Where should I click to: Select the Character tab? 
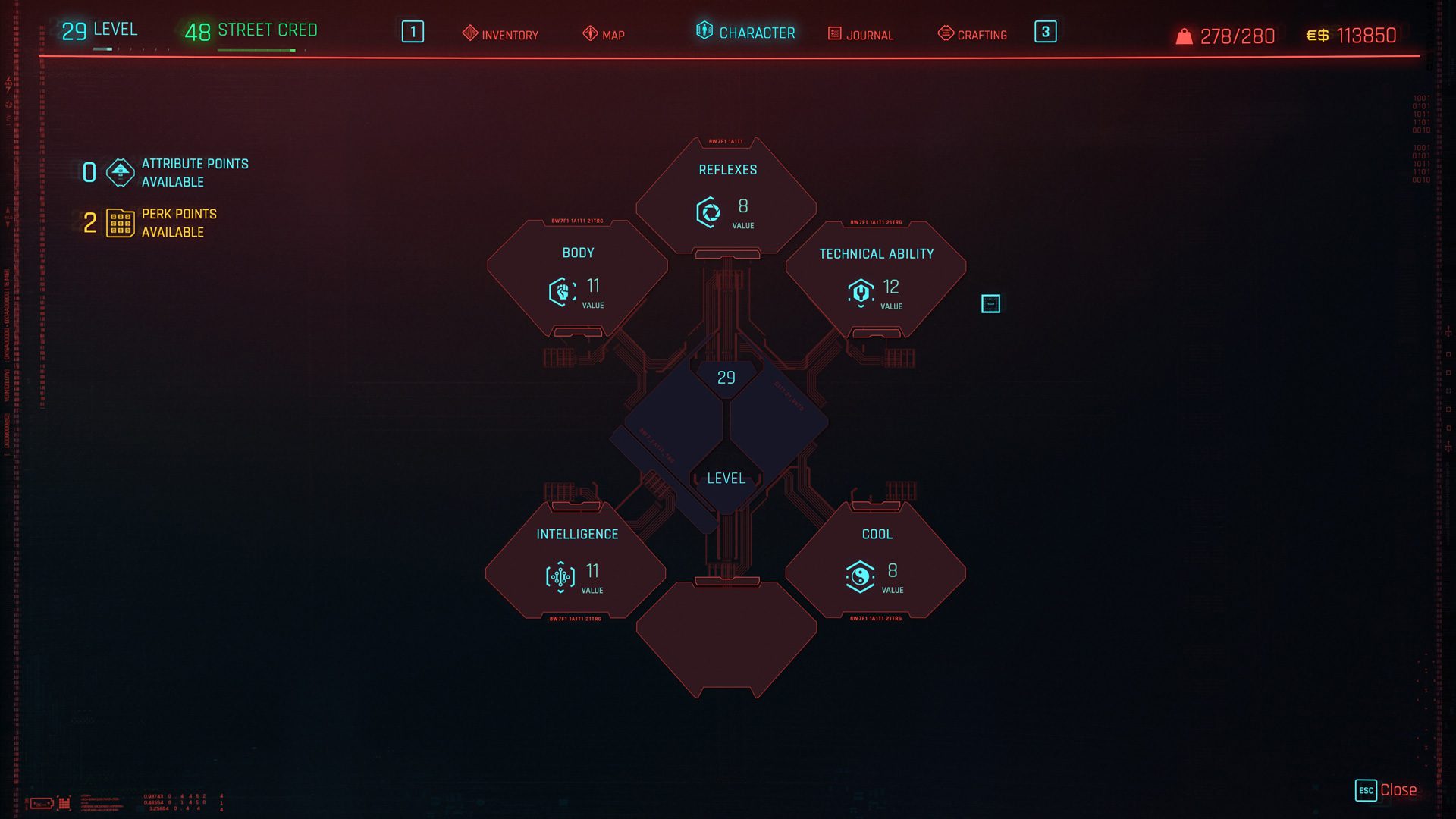point(746,33)
